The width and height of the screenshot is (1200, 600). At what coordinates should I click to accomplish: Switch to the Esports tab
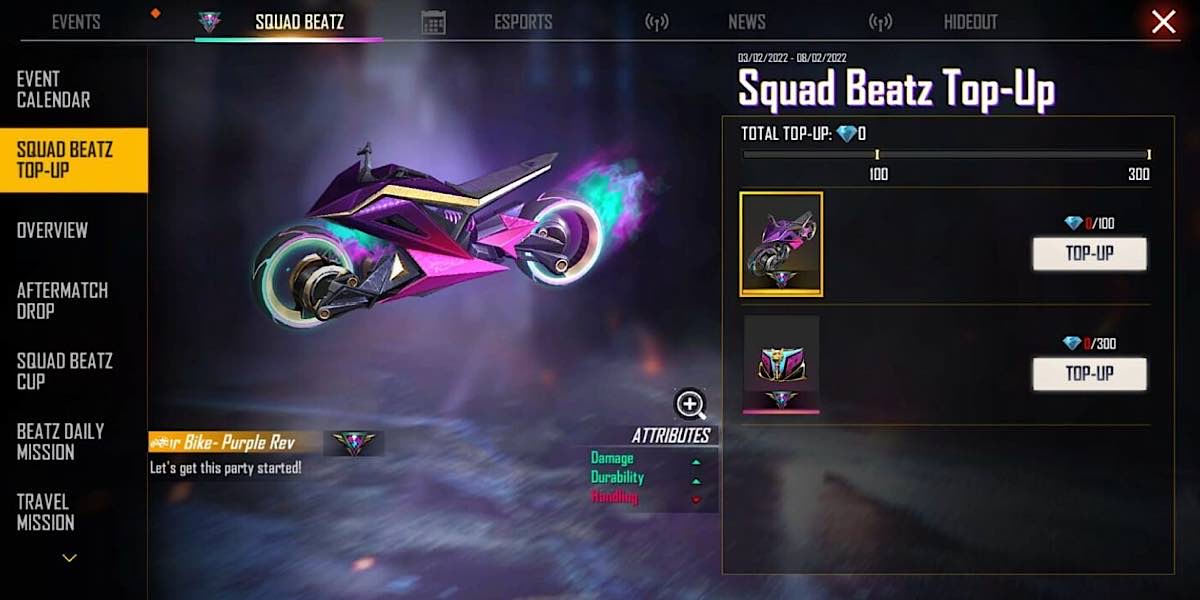pyautogui.click(x=524, y=22)
